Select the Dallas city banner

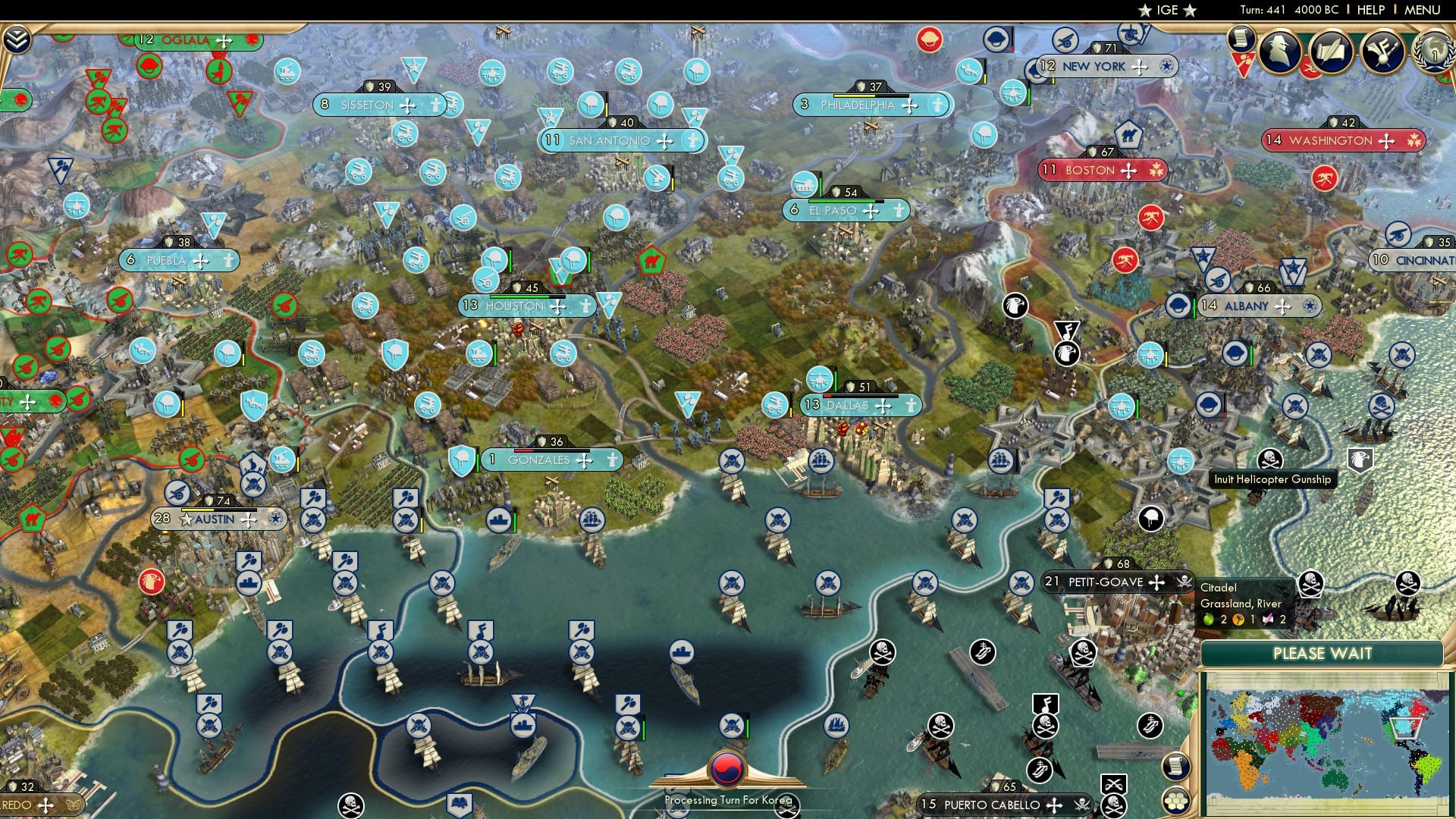pyautogui.click(x=846, y=406)
